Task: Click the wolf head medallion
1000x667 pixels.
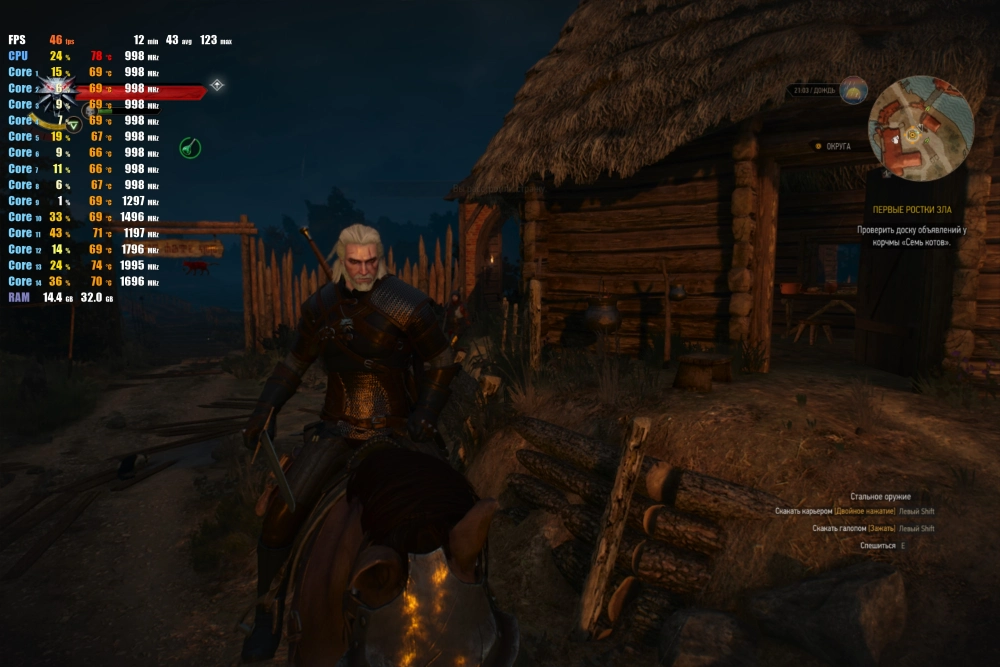Action: tap(55, 91)
